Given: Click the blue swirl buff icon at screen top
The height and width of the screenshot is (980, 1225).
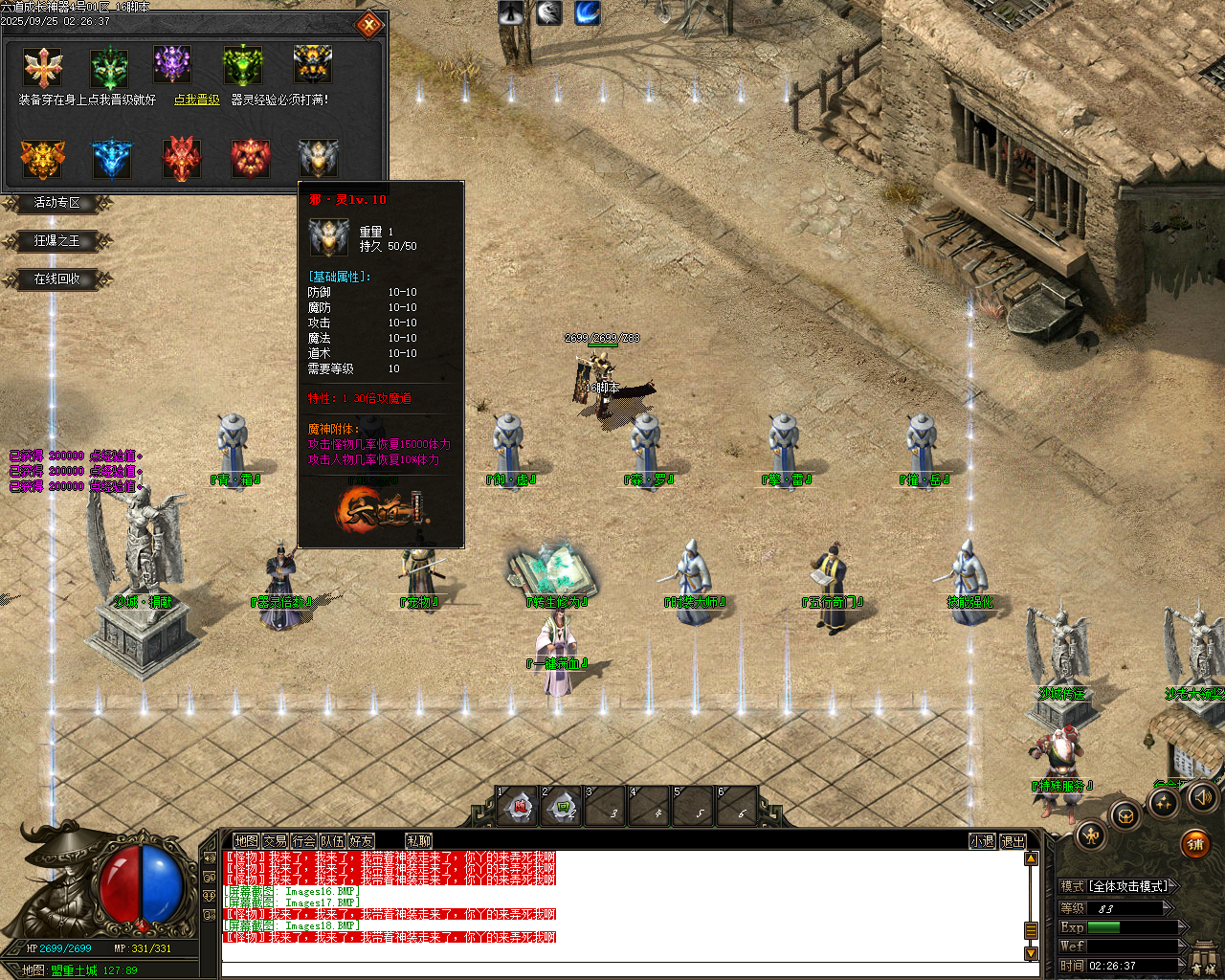Looking at the screenshot, I should point(586,12).
